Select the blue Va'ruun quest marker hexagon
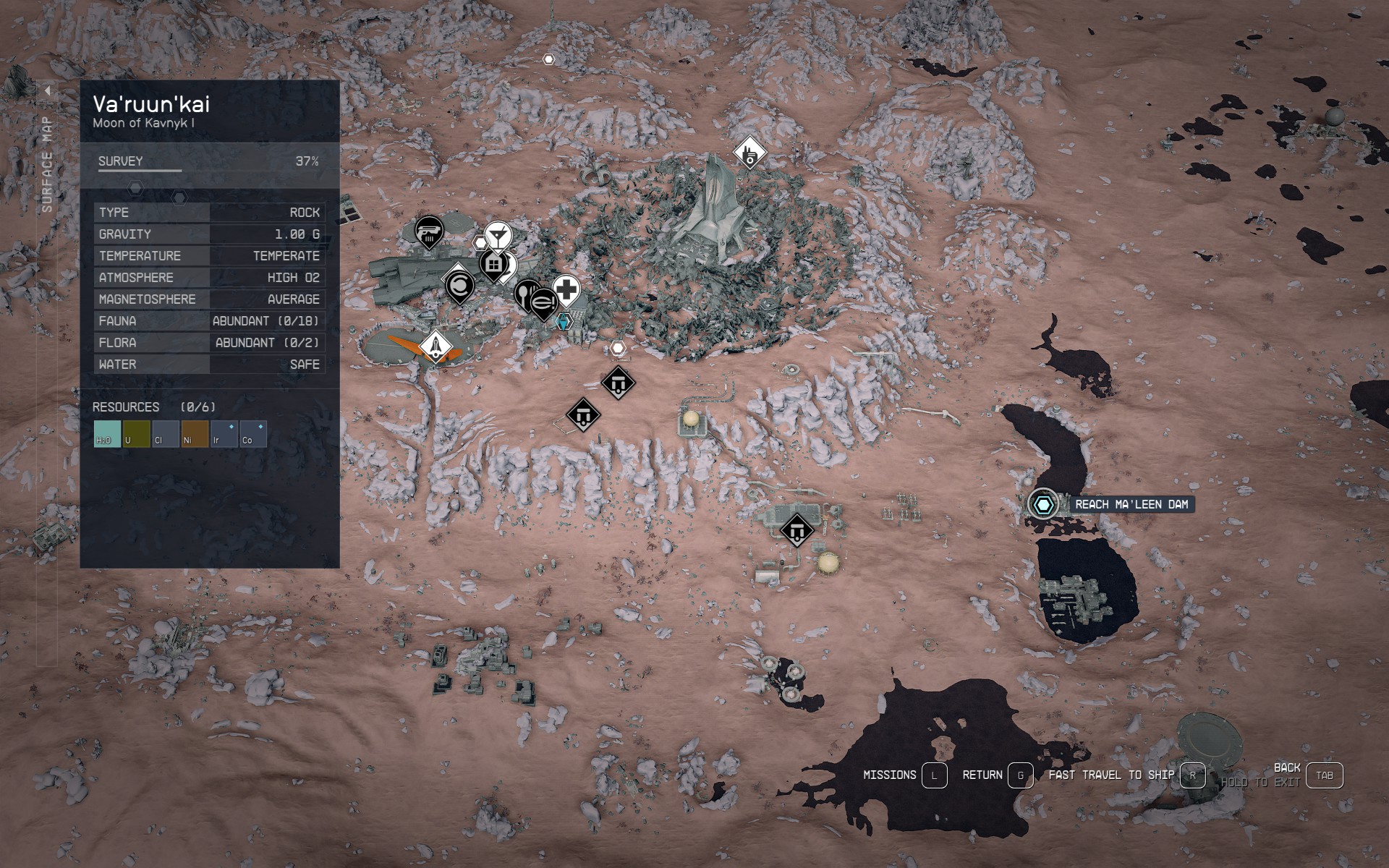This screenshot has height=868, width=1389. click(564, 322)
